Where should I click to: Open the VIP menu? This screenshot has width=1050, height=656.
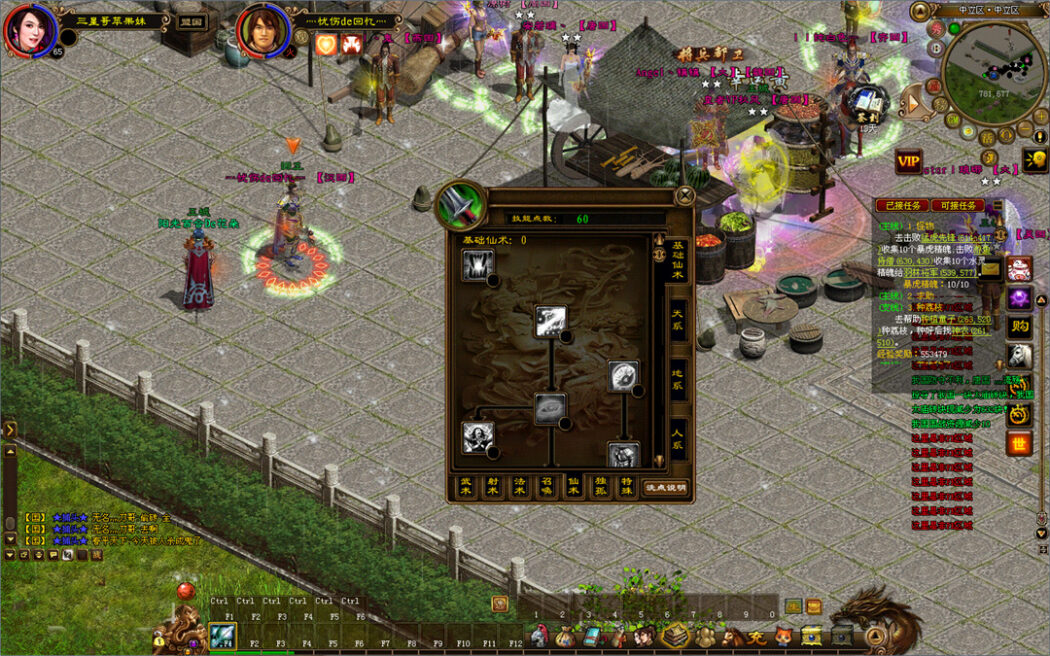click(x=908, y=162)
